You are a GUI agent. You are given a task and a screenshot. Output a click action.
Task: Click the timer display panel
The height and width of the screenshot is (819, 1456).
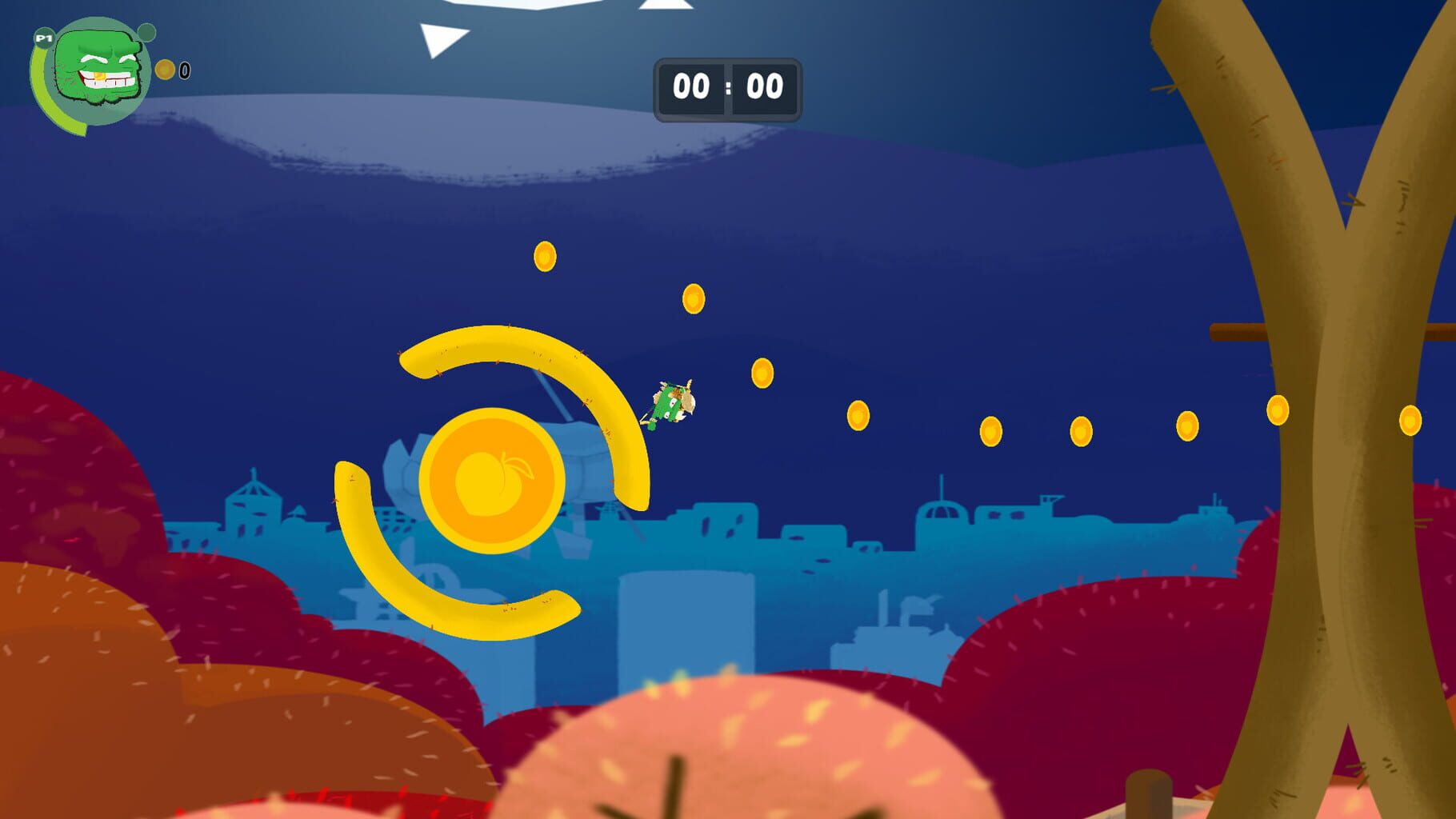click(728, 88)
